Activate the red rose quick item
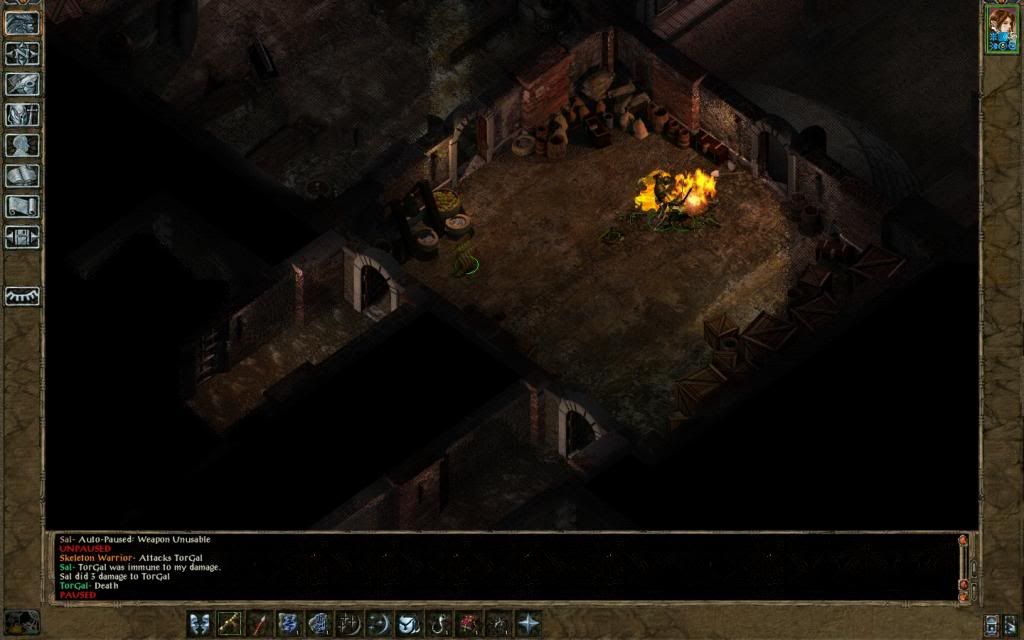The width and height of the screenshot is (1024, 640). tap(469, 622)
